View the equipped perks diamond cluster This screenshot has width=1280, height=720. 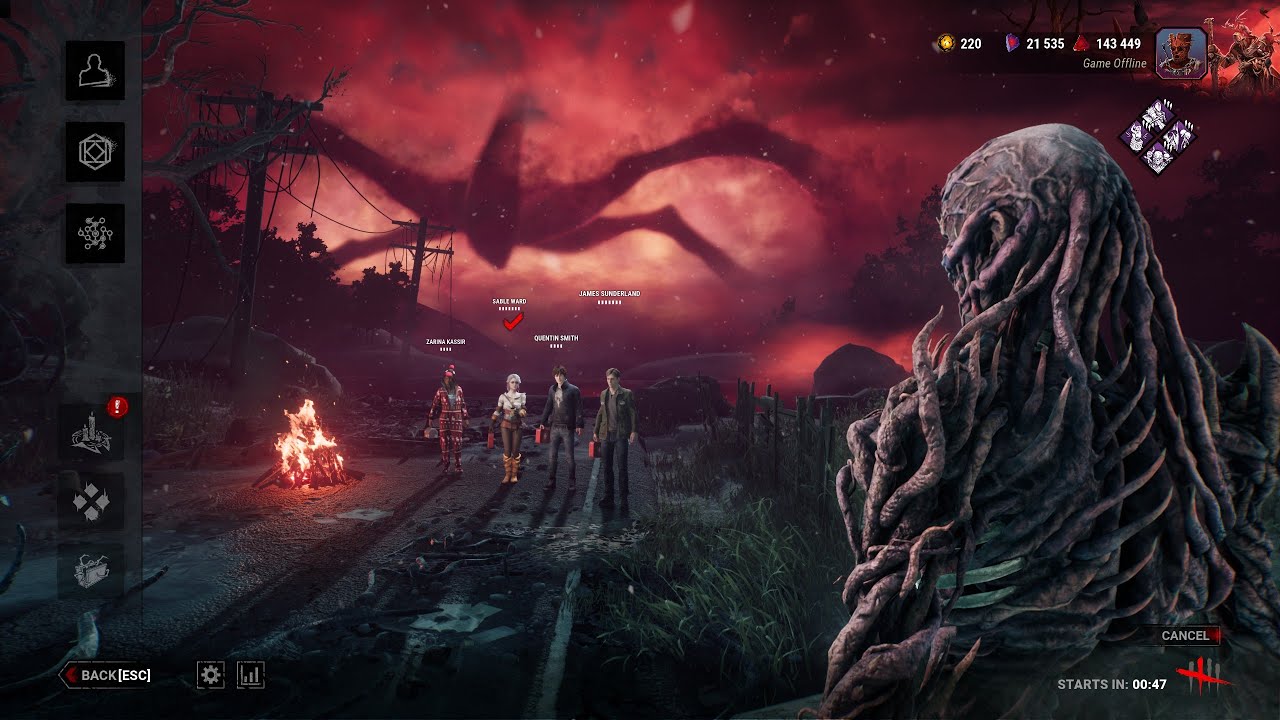click(1158, 137)
